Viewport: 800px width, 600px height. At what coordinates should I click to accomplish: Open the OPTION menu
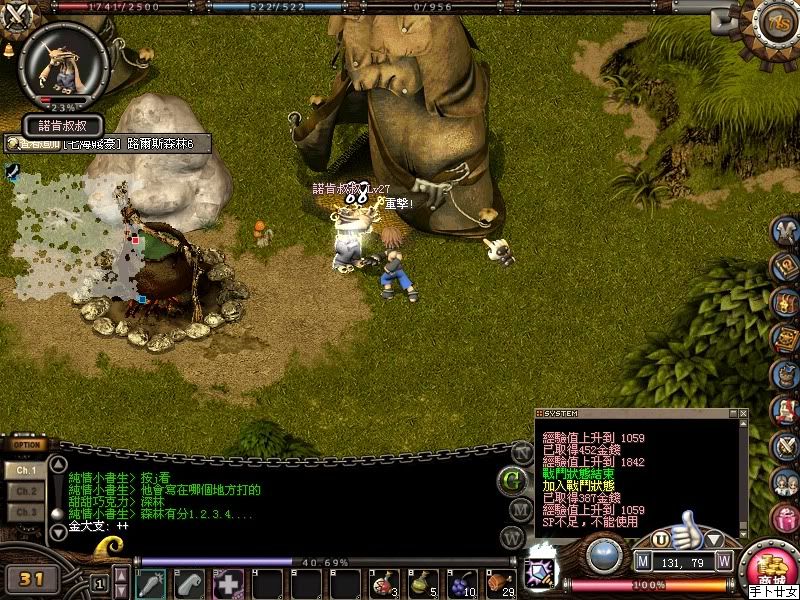27,445
